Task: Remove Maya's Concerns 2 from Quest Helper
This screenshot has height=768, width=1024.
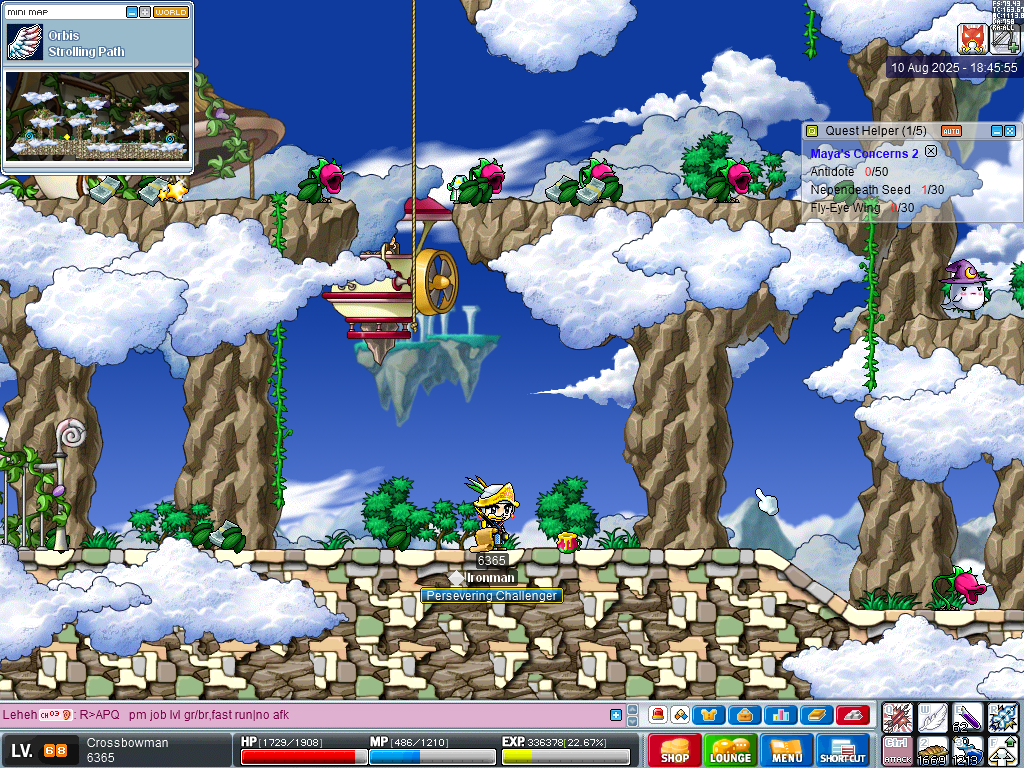Action: (x=931, y=152)
